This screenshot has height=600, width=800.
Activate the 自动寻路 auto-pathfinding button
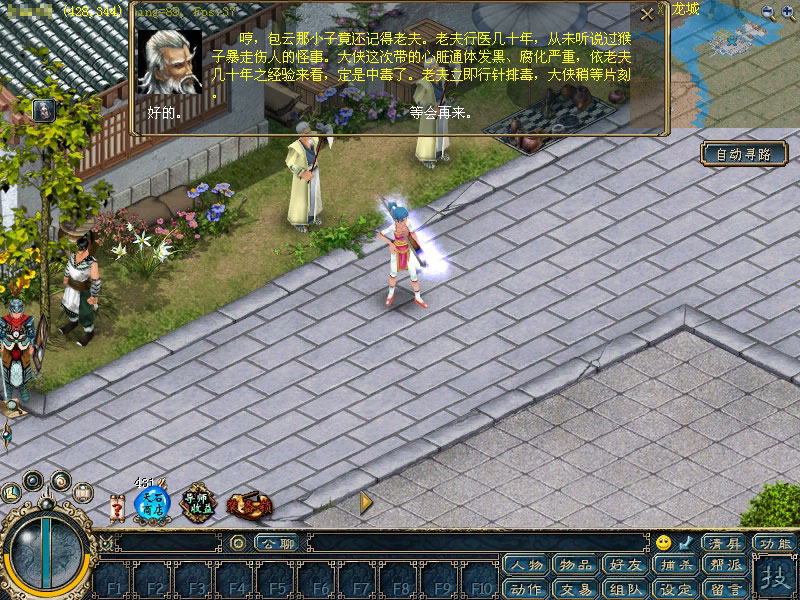pos(743,154)
